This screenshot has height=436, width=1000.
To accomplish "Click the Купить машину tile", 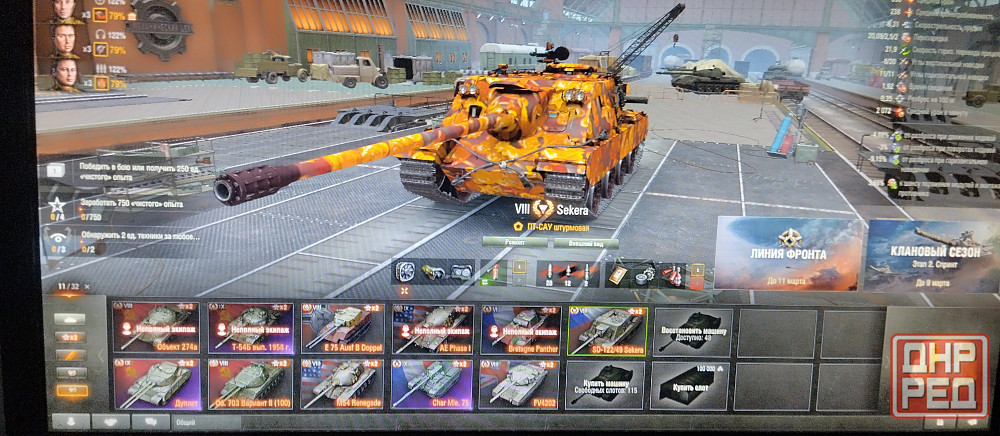I will pos(607,385).
